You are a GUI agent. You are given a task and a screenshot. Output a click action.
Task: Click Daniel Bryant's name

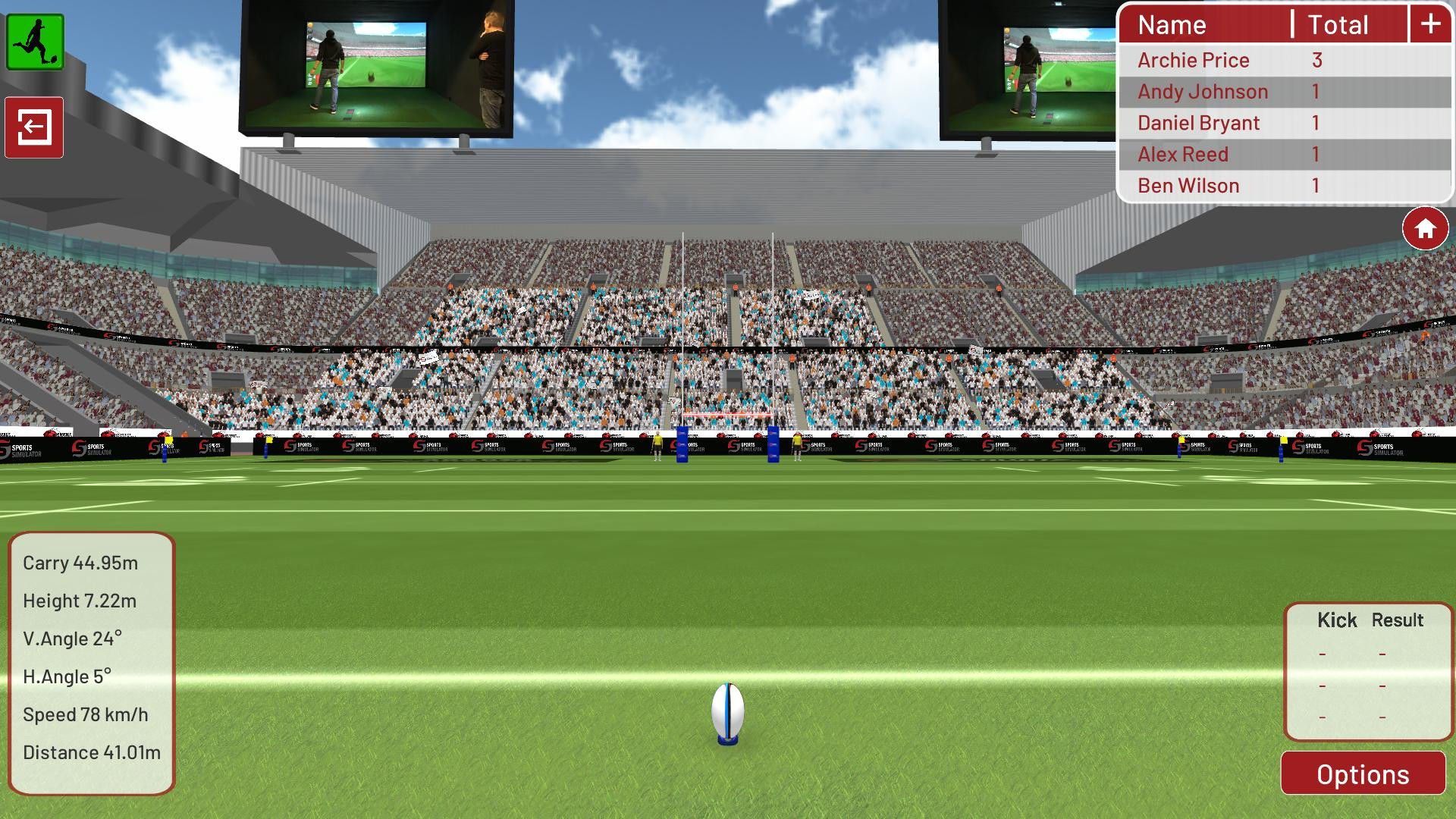pyautogui.click(x=1198, y=122)
